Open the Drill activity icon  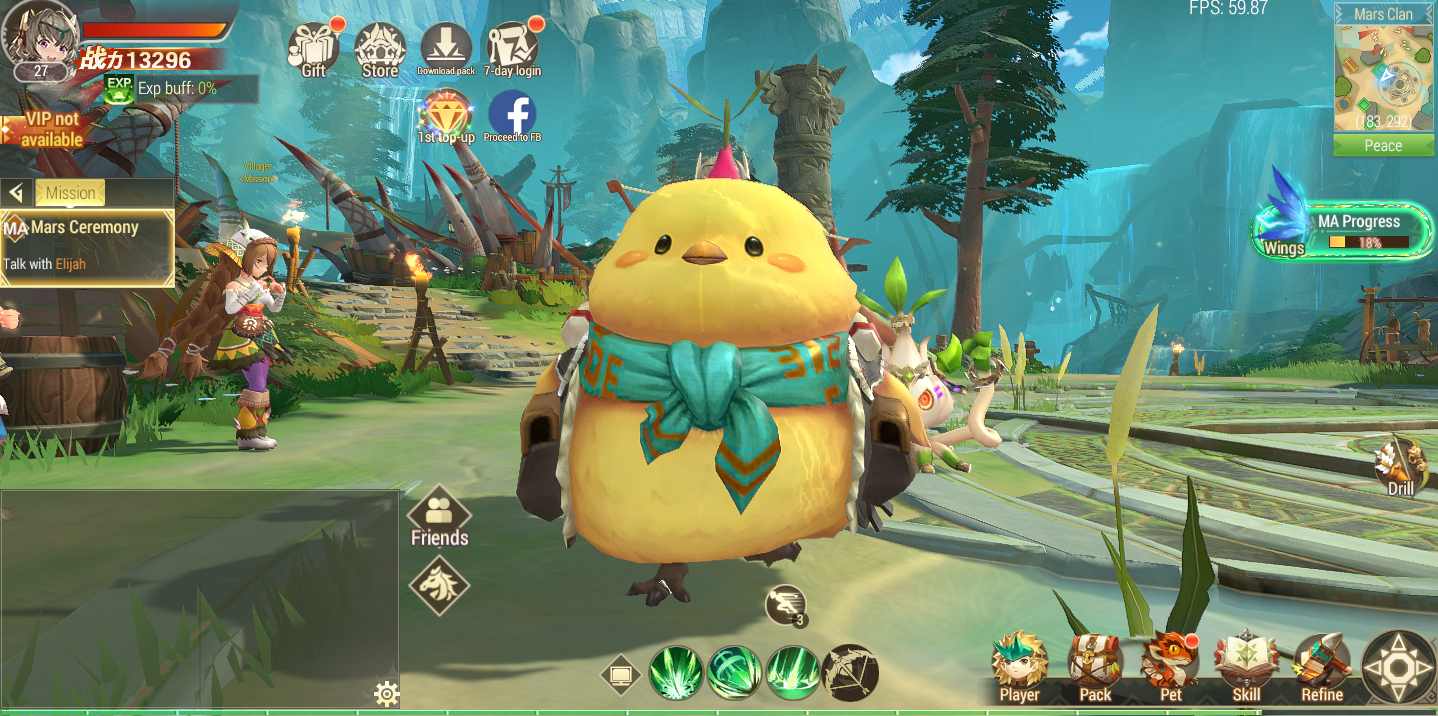[1401, 467]
